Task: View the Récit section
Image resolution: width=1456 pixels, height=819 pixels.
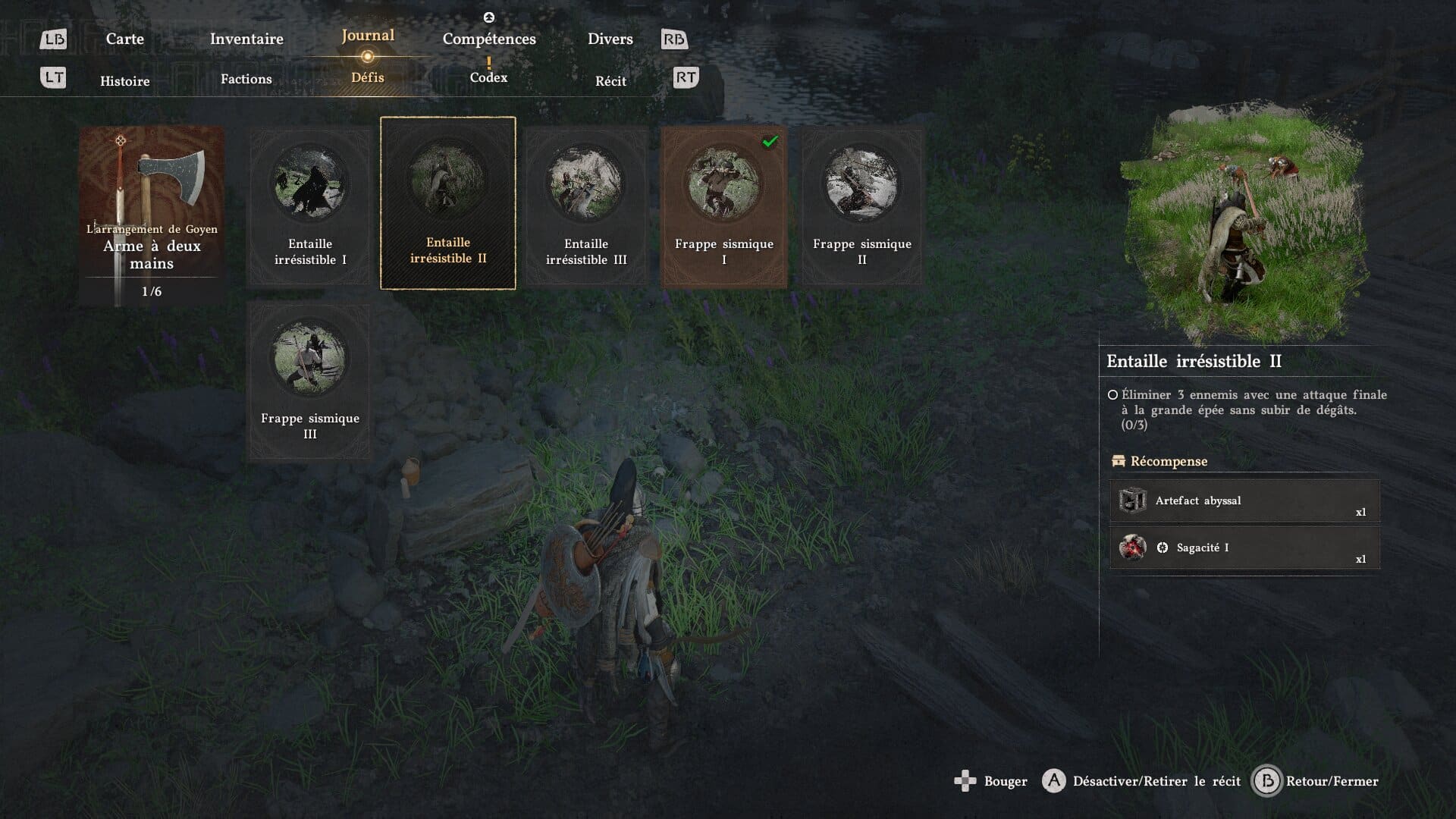Action: click(610, 81)
